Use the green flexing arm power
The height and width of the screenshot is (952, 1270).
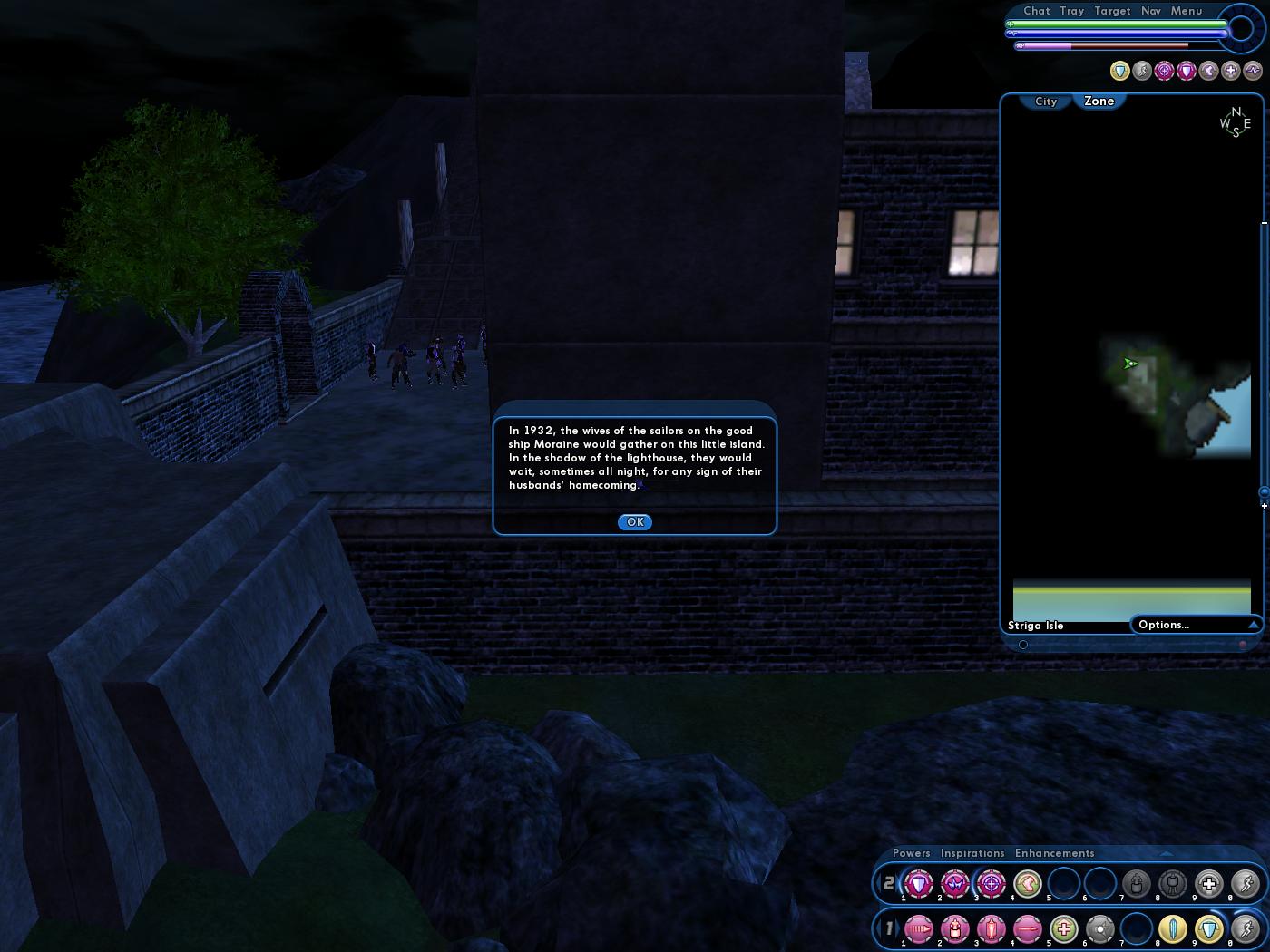1027,883
